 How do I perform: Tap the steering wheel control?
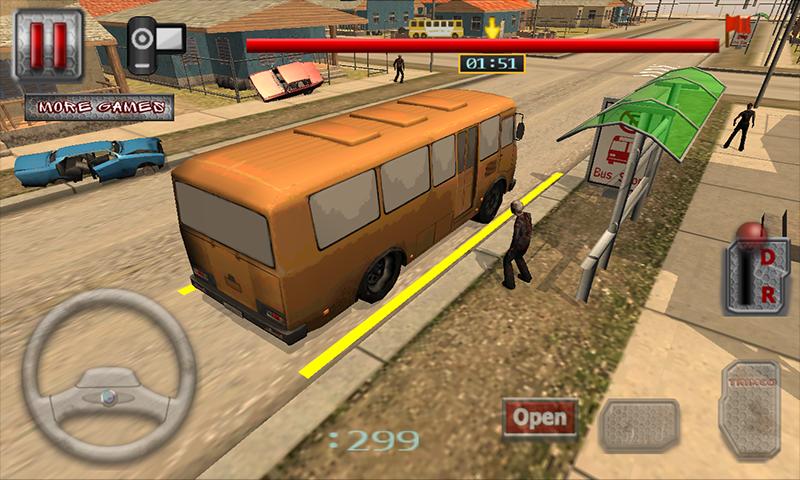click(x=108, y=375)
